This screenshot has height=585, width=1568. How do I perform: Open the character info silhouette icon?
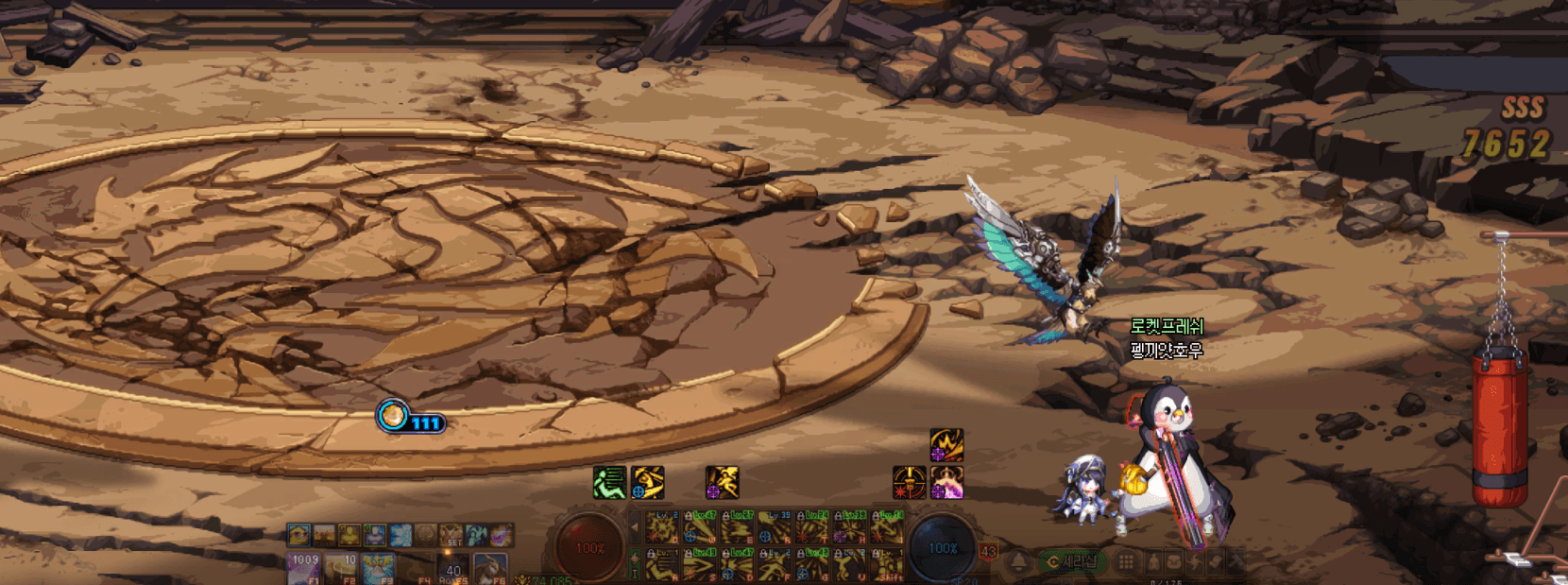pyautogui.click(x=1153, y=562)
